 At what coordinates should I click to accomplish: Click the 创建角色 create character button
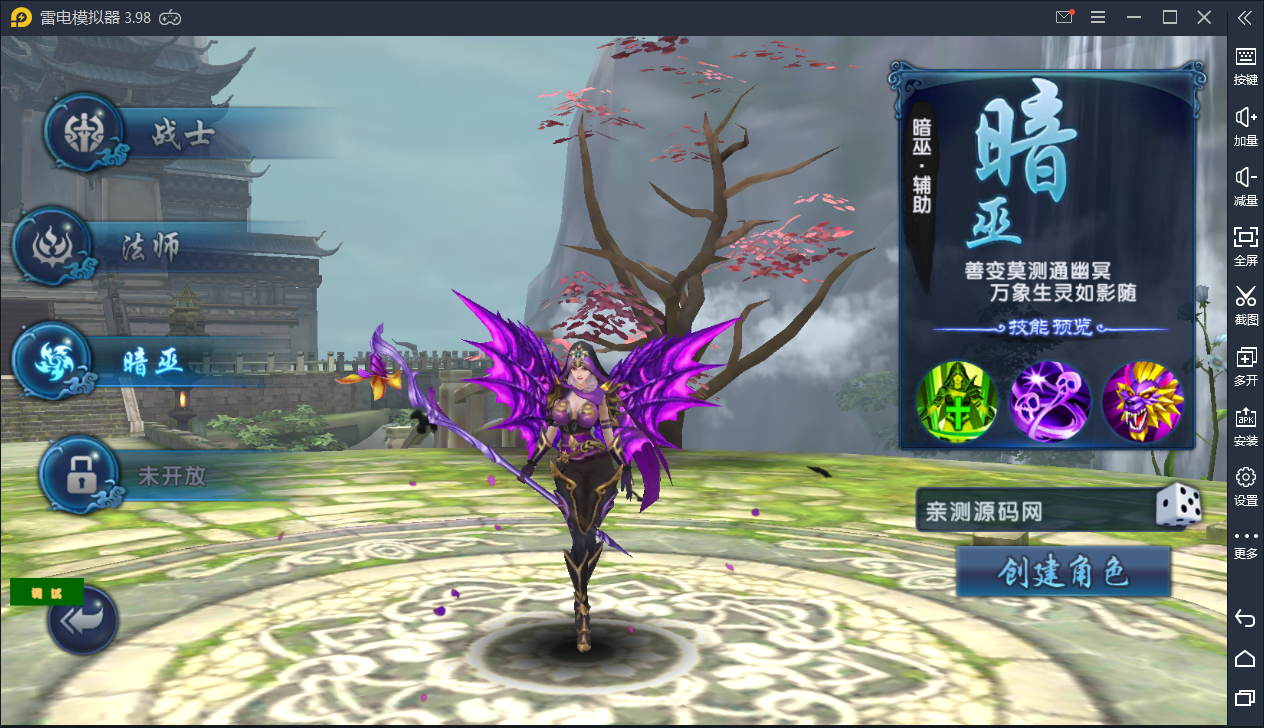(1063, 572)
